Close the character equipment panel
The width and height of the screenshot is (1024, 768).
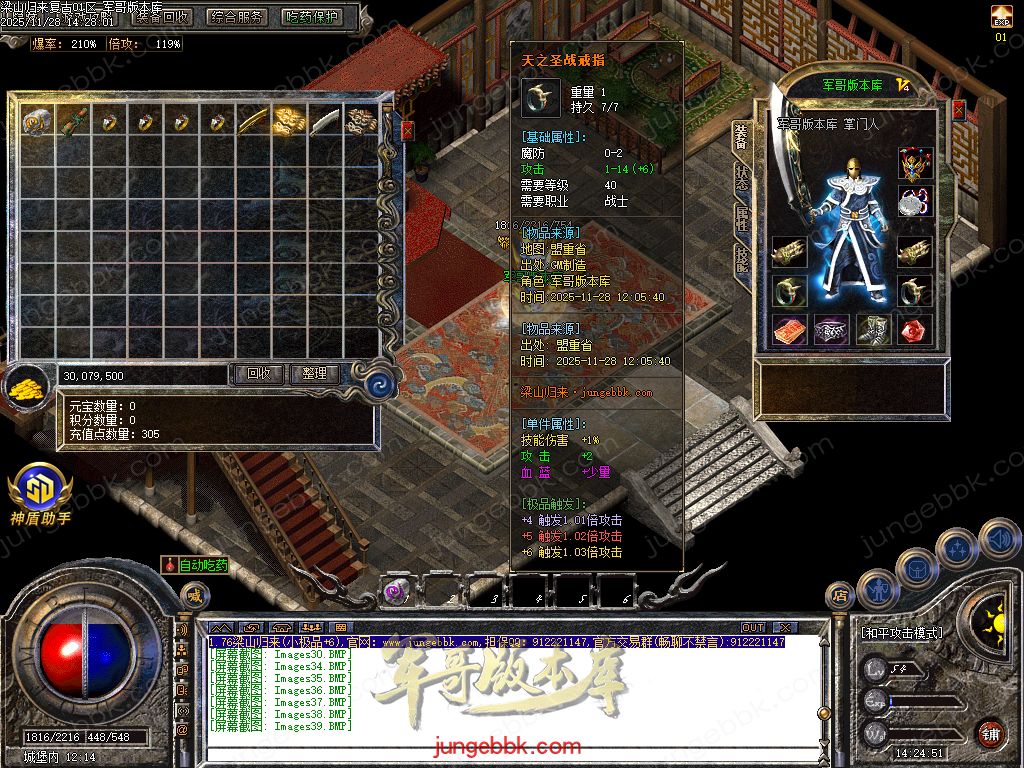959,111
